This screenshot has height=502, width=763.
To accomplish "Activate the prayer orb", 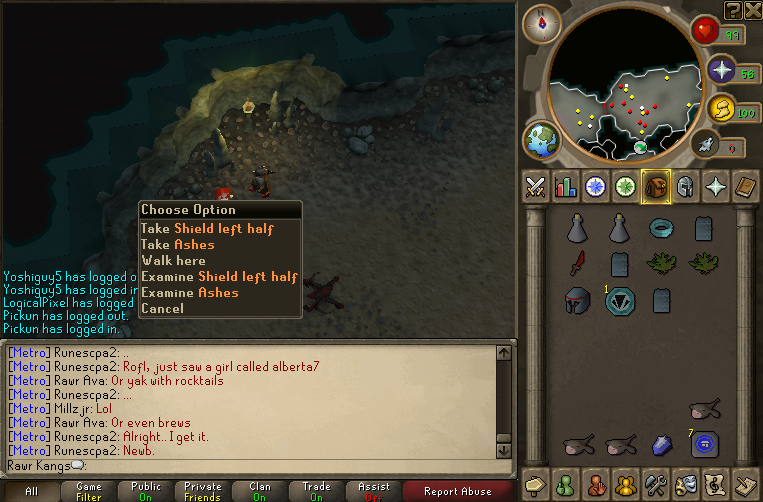I will 722,70.
